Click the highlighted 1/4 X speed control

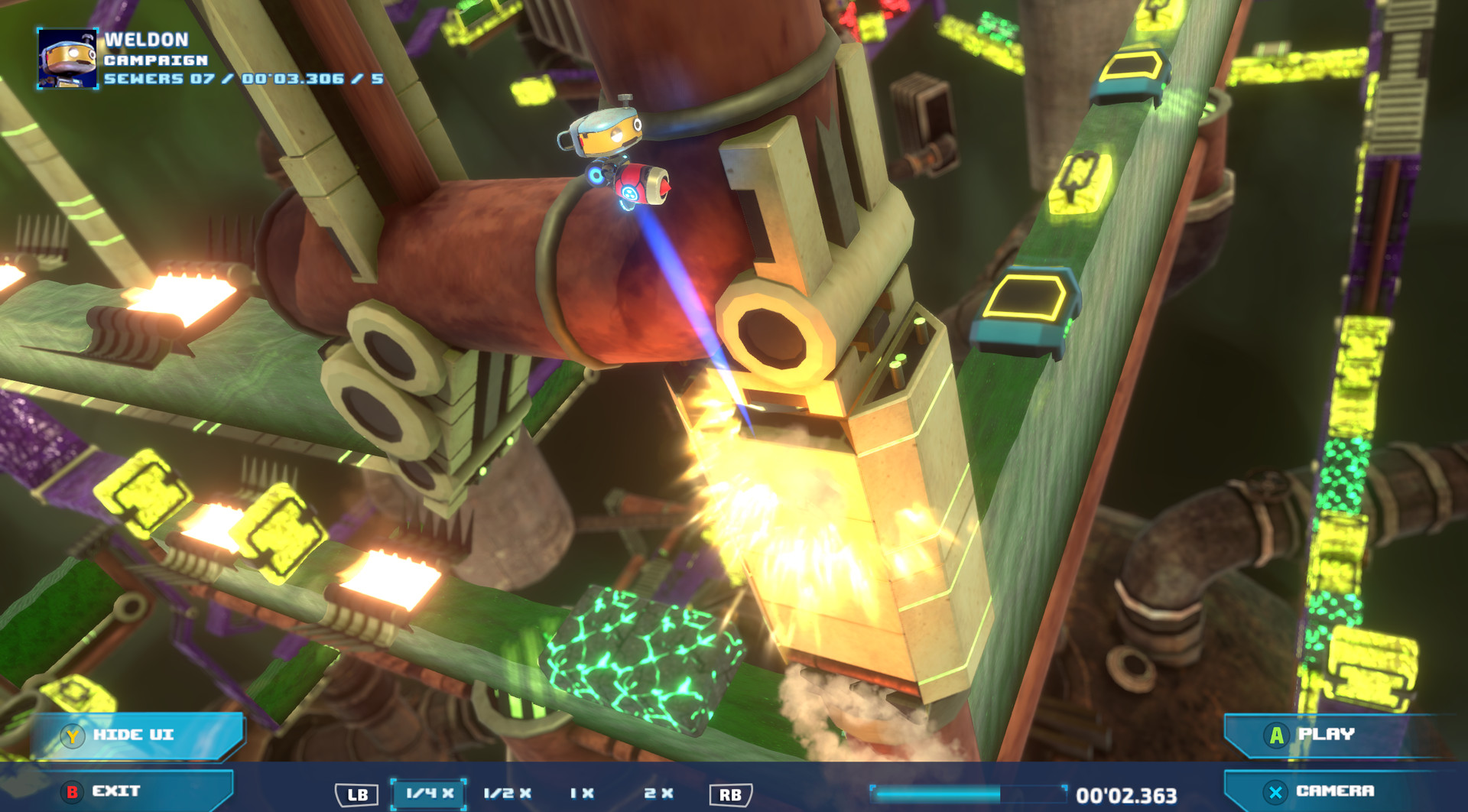pos(428,794)
